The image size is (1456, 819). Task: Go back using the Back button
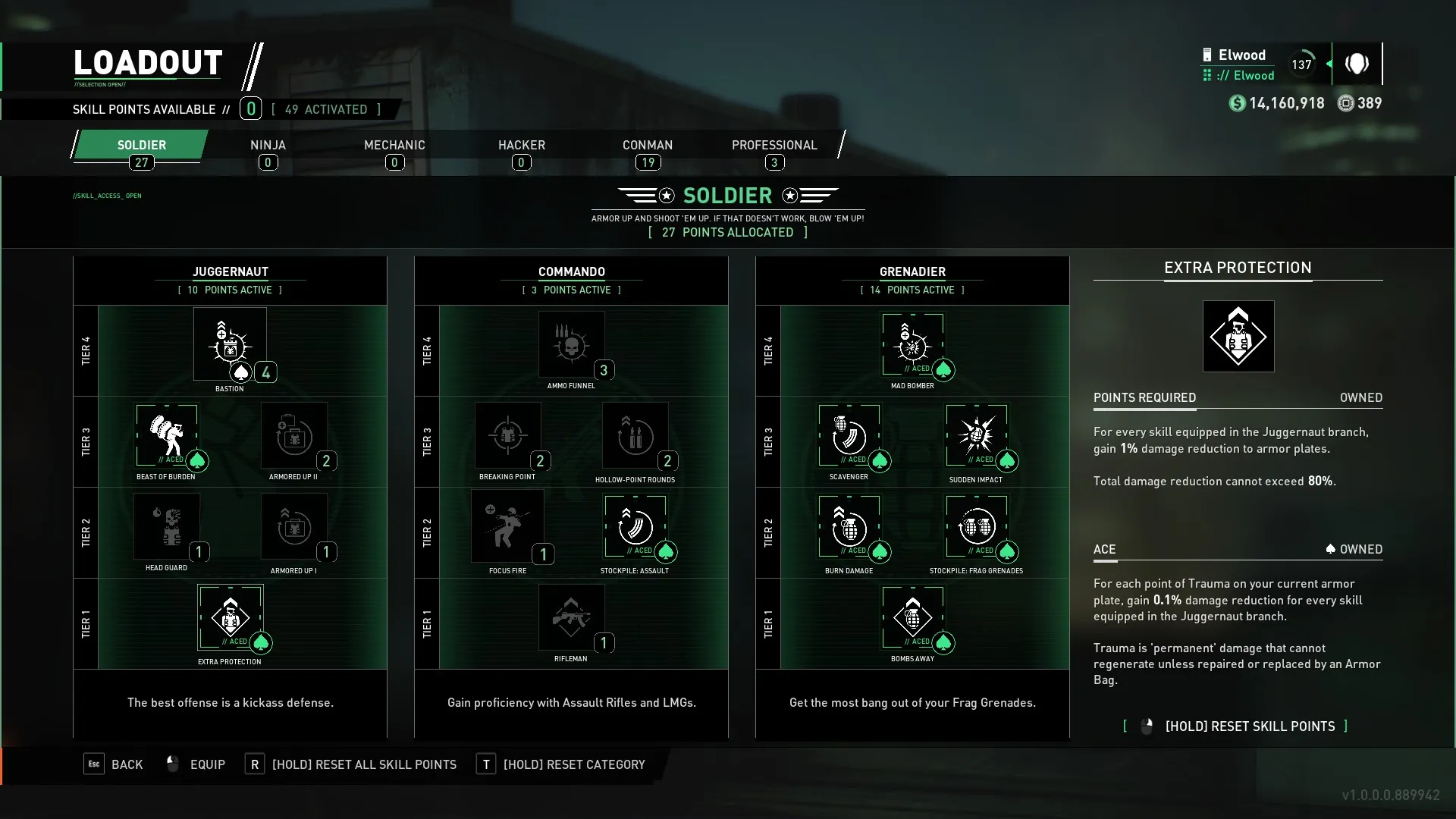[114, 764]
